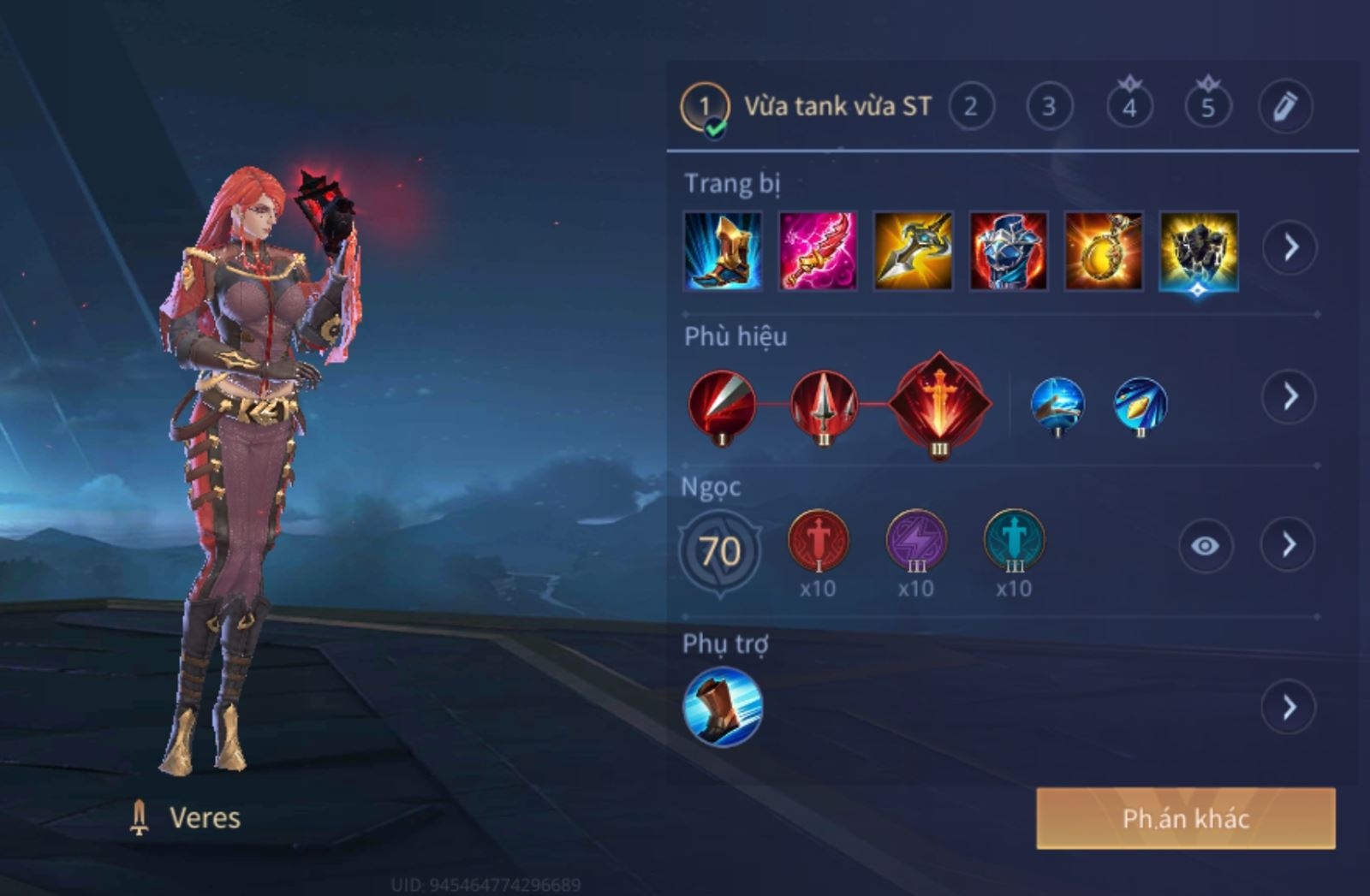Click the Ph.án khác button
The height and width of the screenshot is (896, 1370).
pyautogui.click(x=1185, y=819)
